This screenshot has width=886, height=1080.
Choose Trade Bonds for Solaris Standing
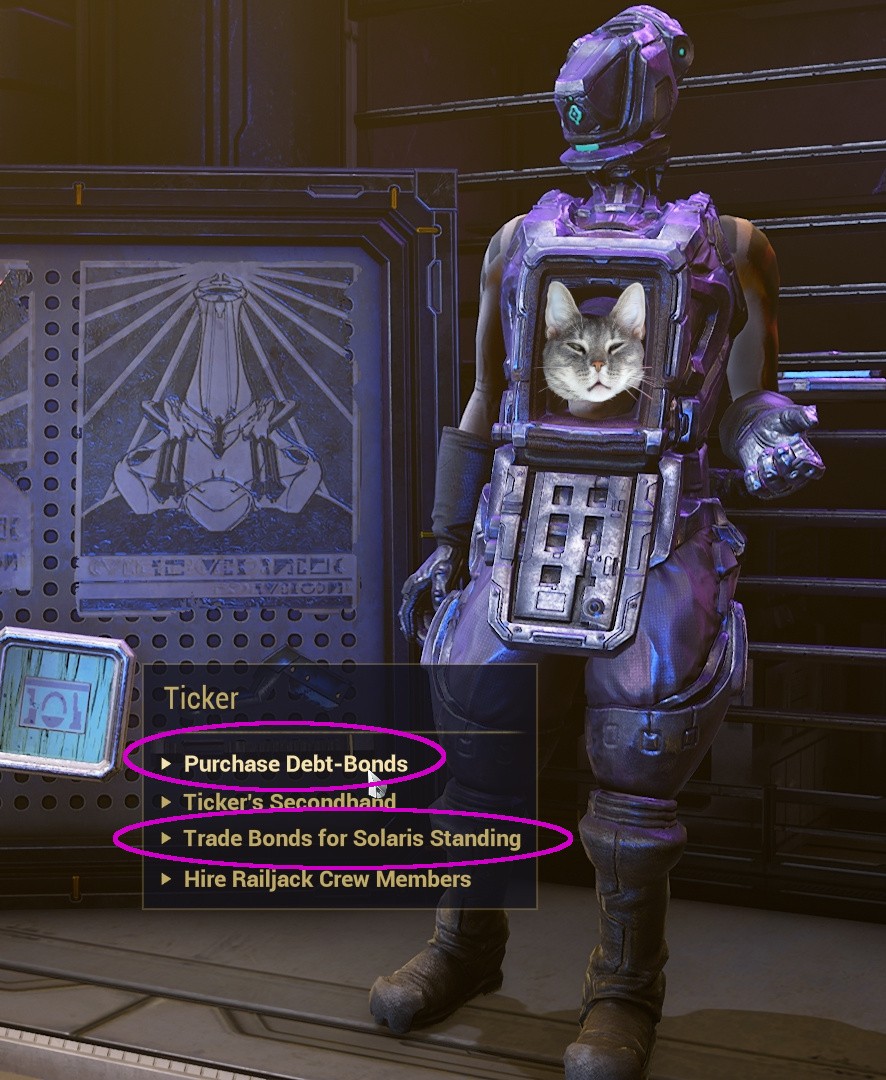click(x=351, y=839)
